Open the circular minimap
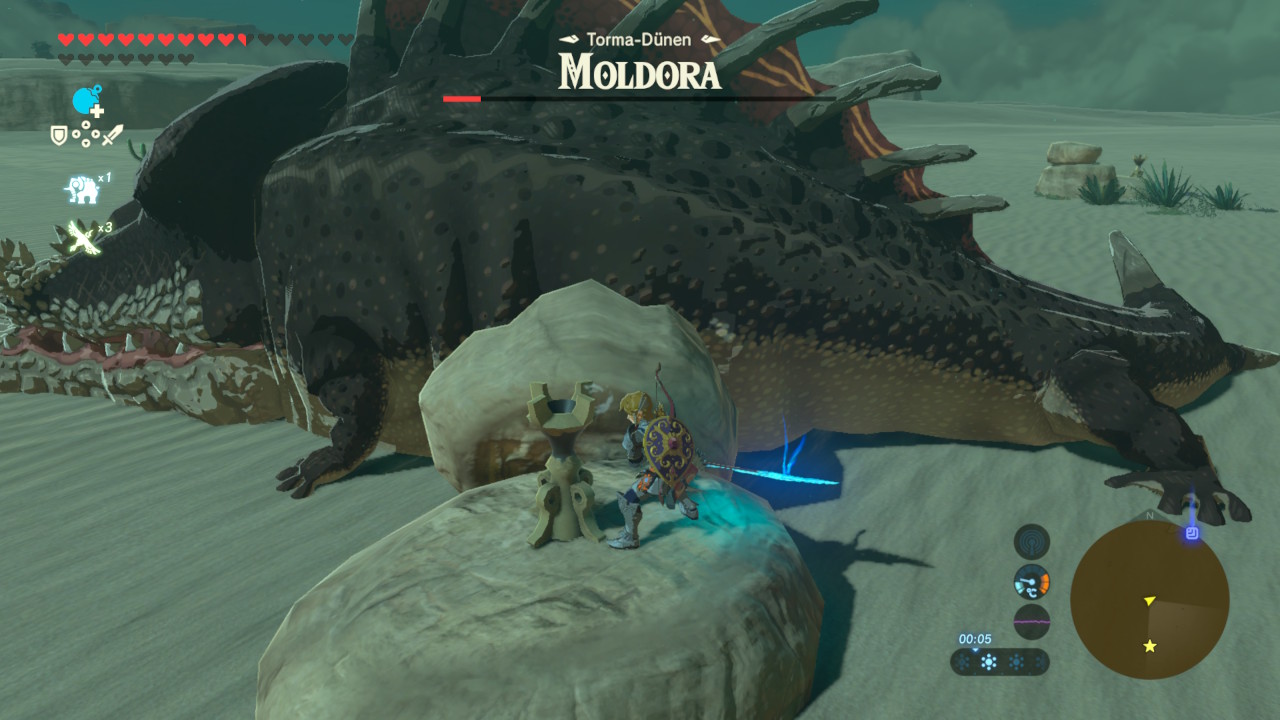The width and height of the screenshot is (1280, 720). (1149, 599)
